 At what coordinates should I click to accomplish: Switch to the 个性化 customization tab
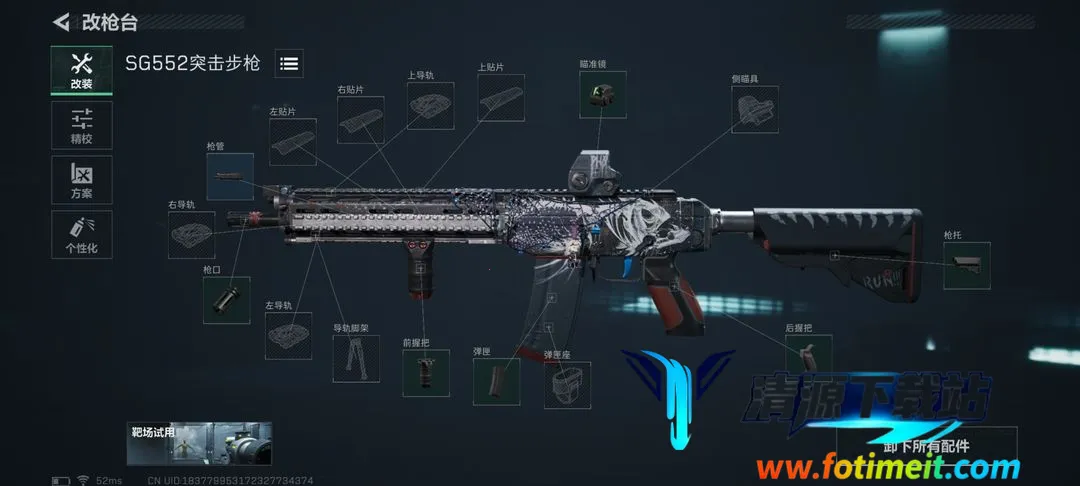click(82, 234)
